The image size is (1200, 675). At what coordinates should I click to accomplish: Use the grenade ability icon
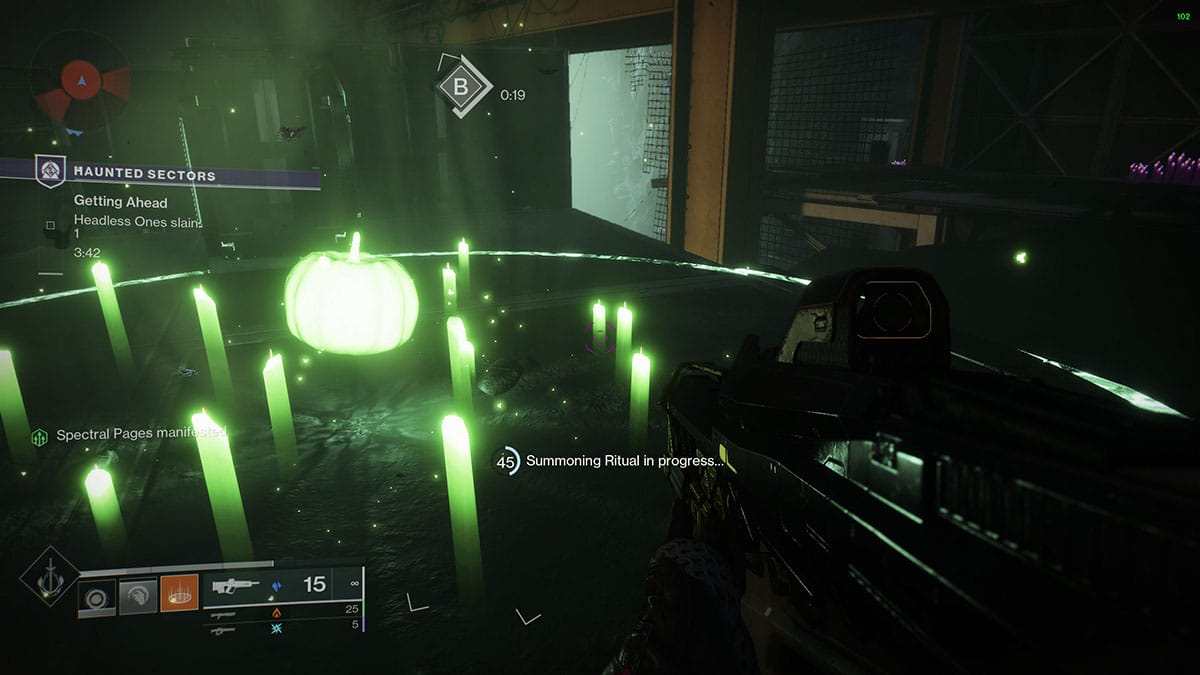(x=97, y=598)
